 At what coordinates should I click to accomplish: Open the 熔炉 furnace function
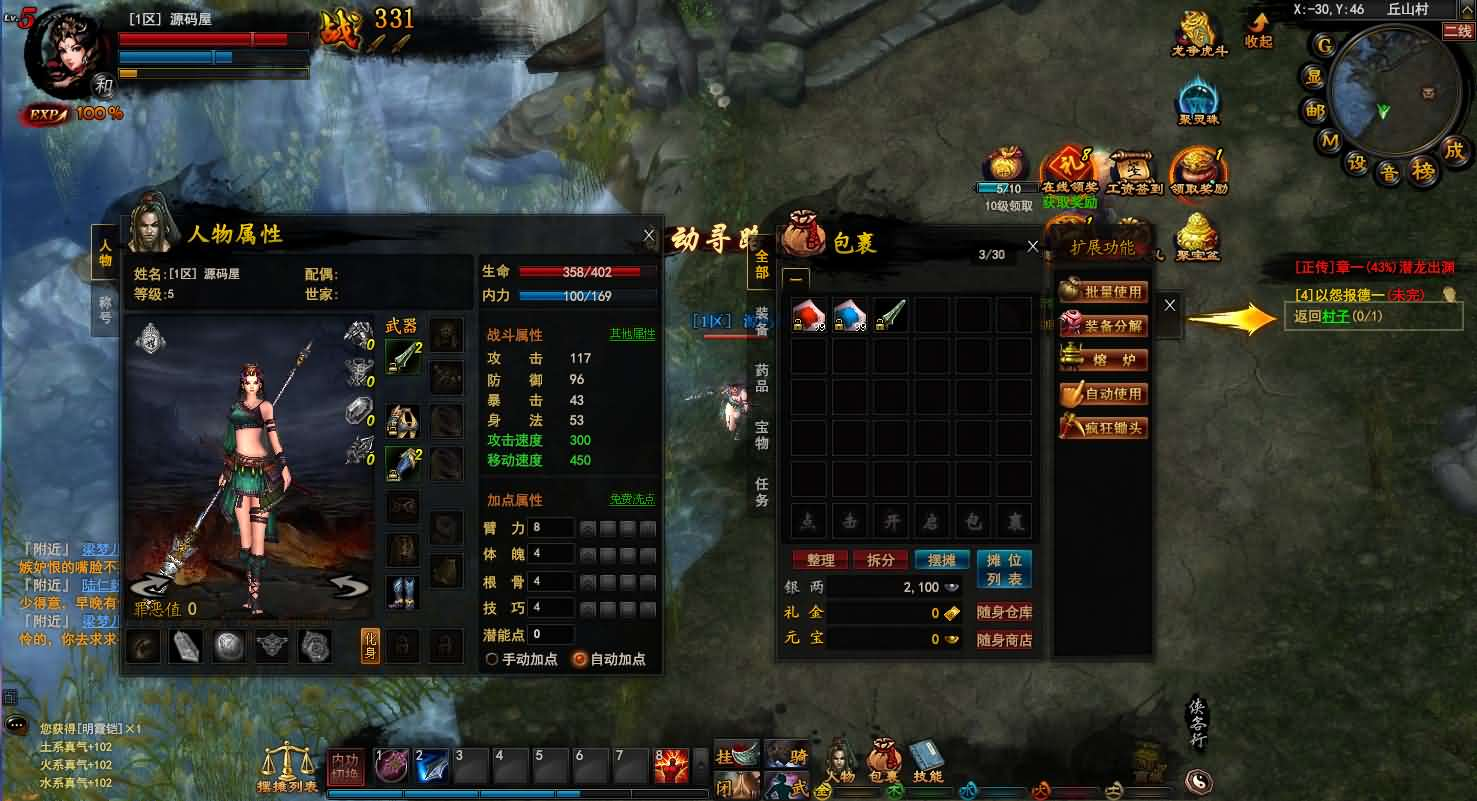1103,360
